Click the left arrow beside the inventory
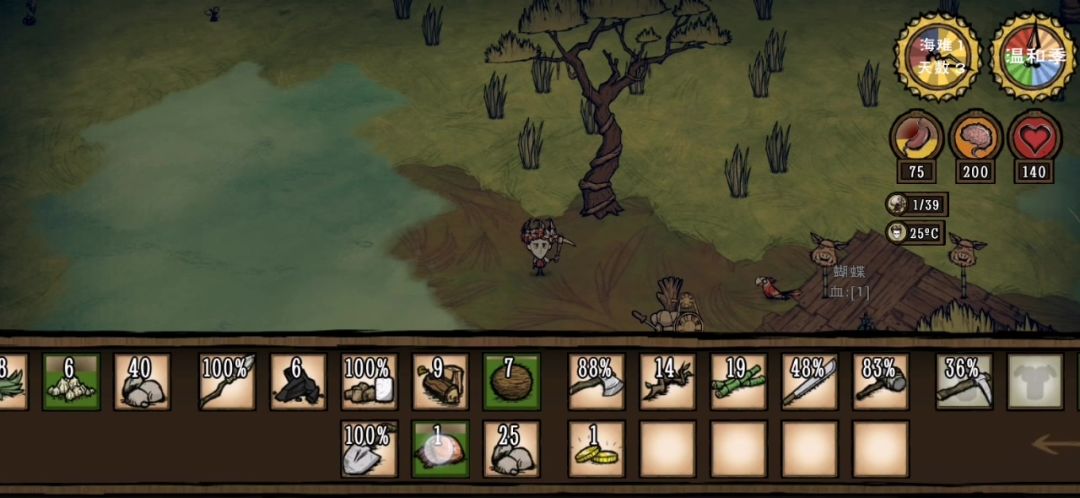The height and width of the screenshot is (498, 1080). tap(1055, 443)
